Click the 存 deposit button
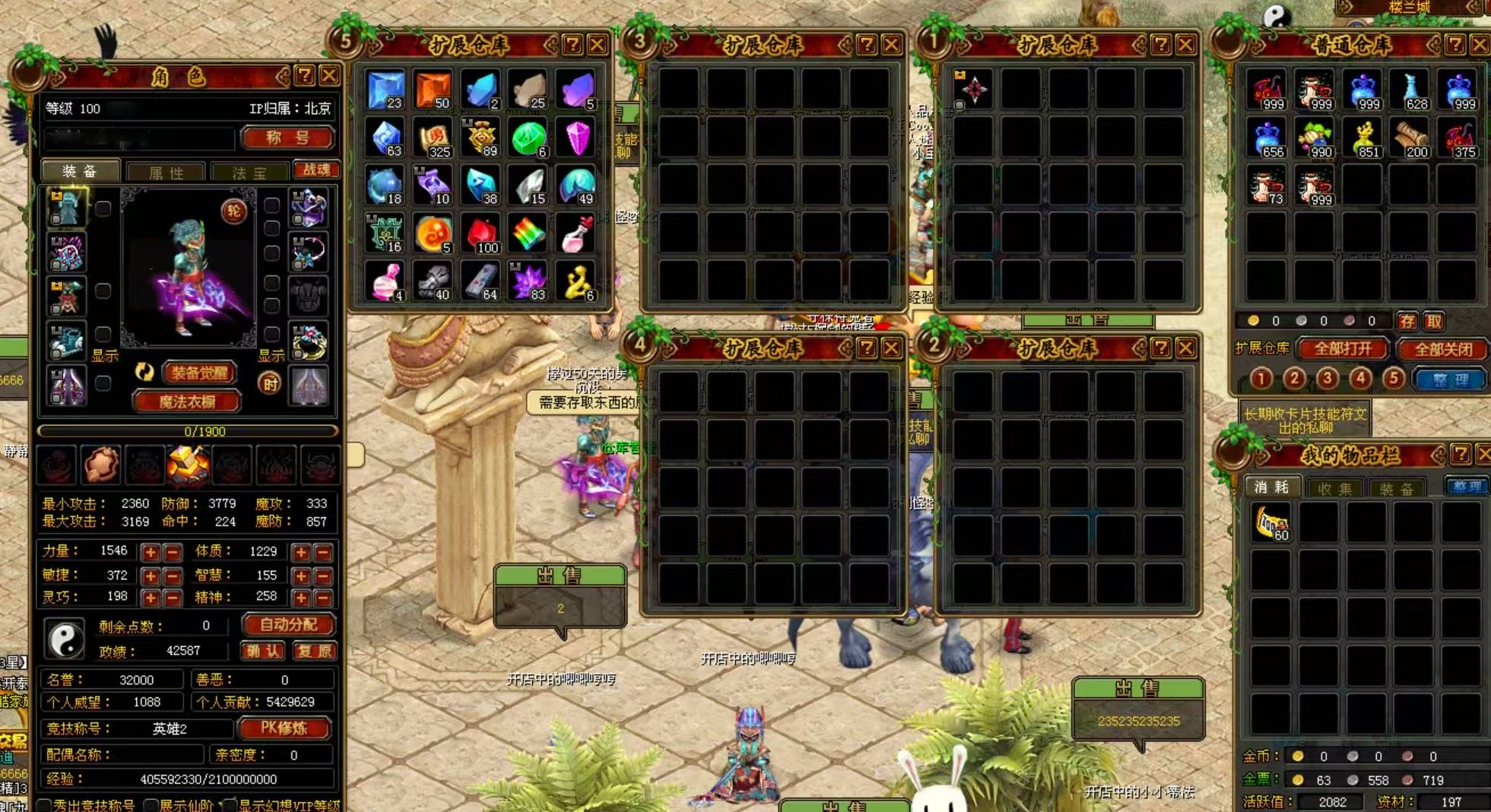Viewport: 1491px width, 812px height. coord(1407,321)
